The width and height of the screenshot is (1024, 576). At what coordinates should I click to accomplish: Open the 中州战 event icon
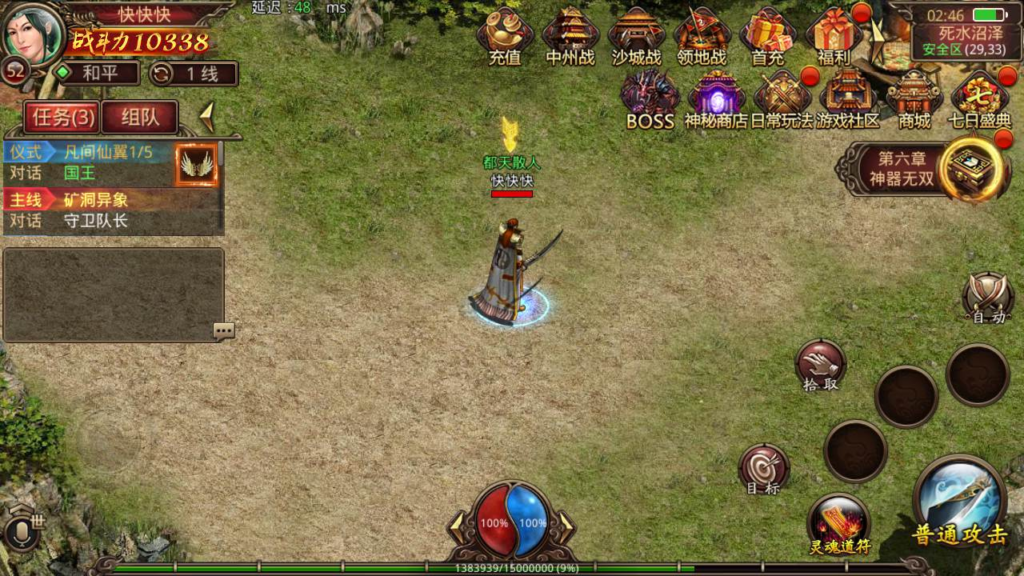571,36
